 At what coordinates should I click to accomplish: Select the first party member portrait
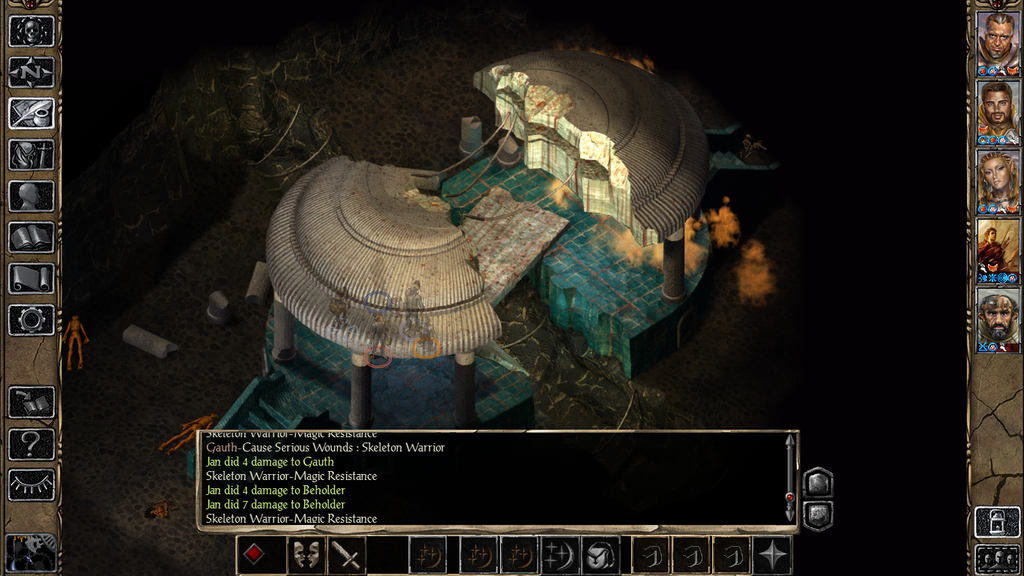click(x=997, y=41)
